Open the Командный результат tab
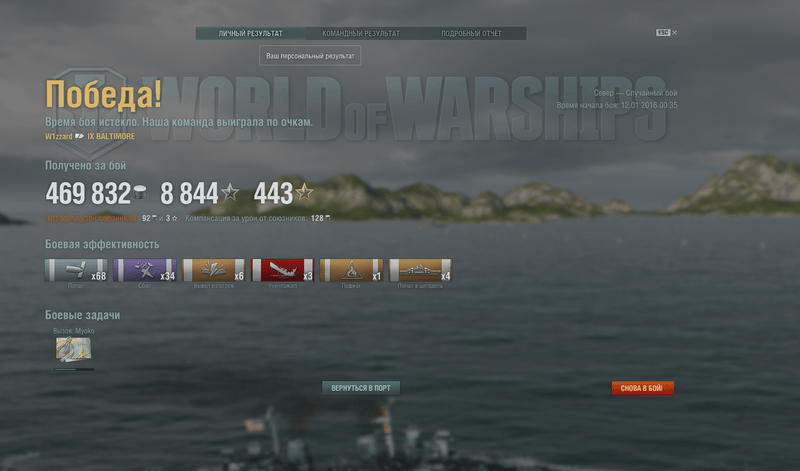The image size is (800, 471). click(x=360, y=33)
